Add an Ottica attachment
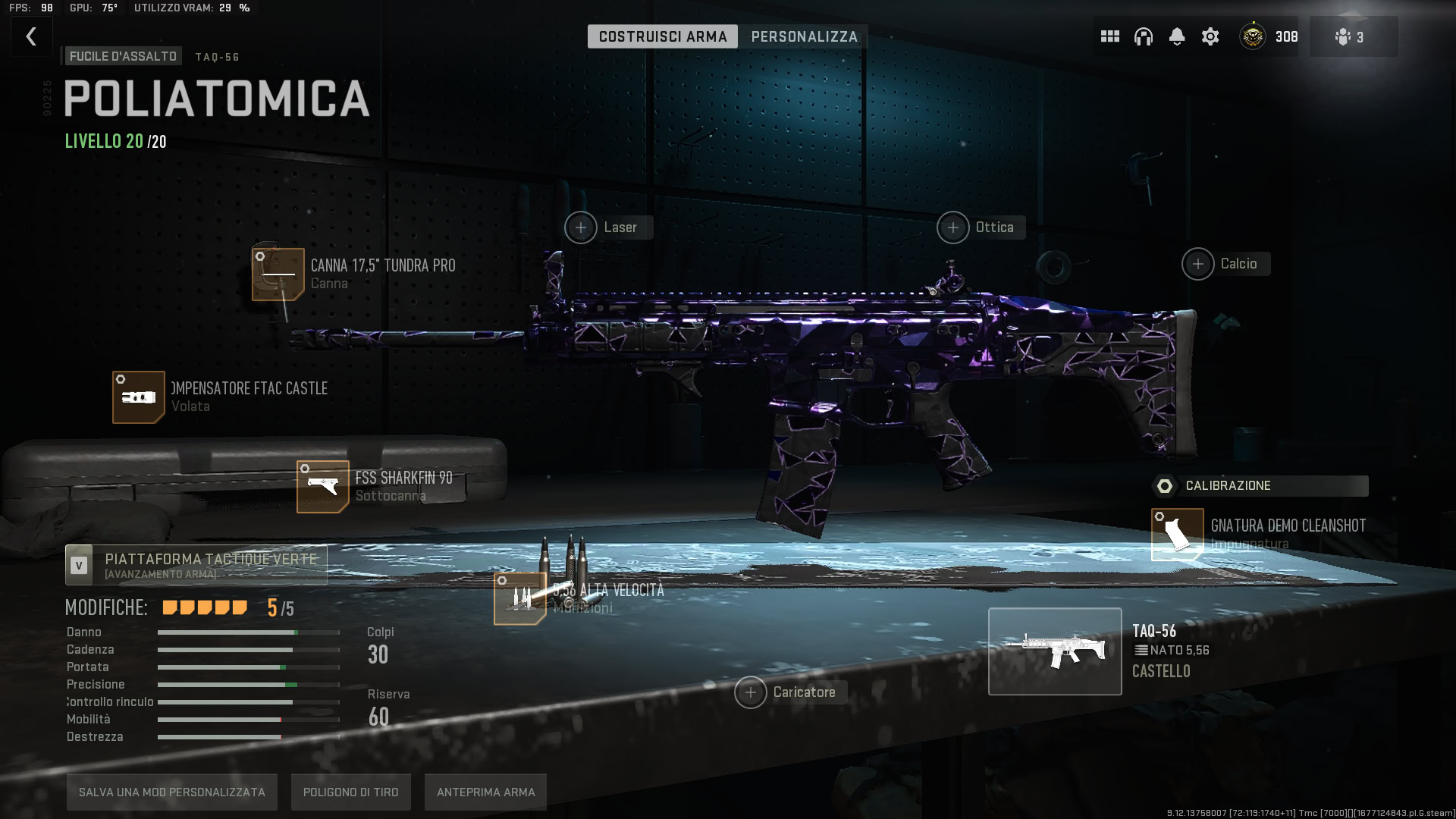Image resolution: width=1456 pixels, height=819 pixels. click(x=953, y=227)
